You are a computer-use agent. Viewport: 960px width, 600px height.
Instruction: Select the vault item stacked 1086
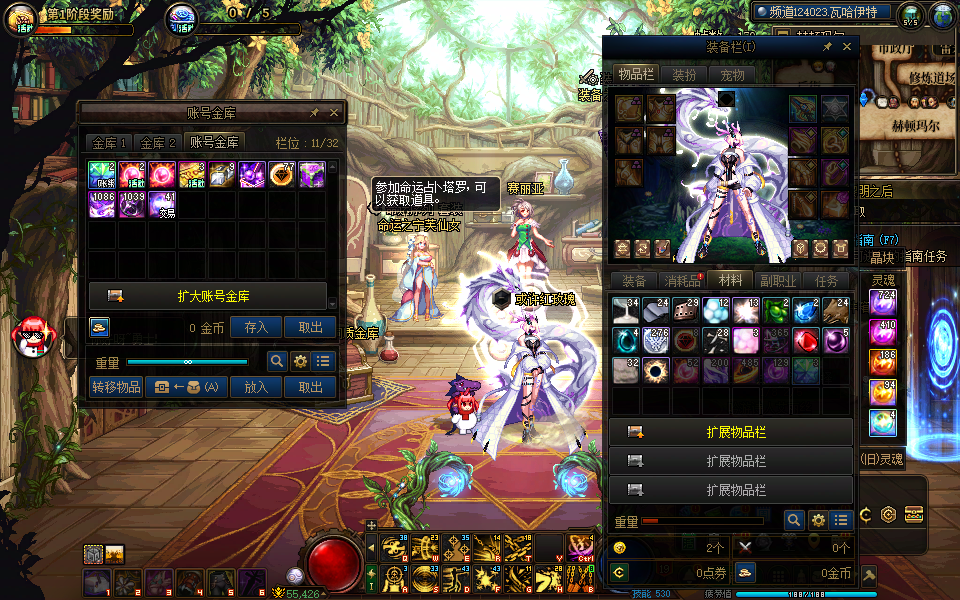pyautogui.click(x=102, y=205)
